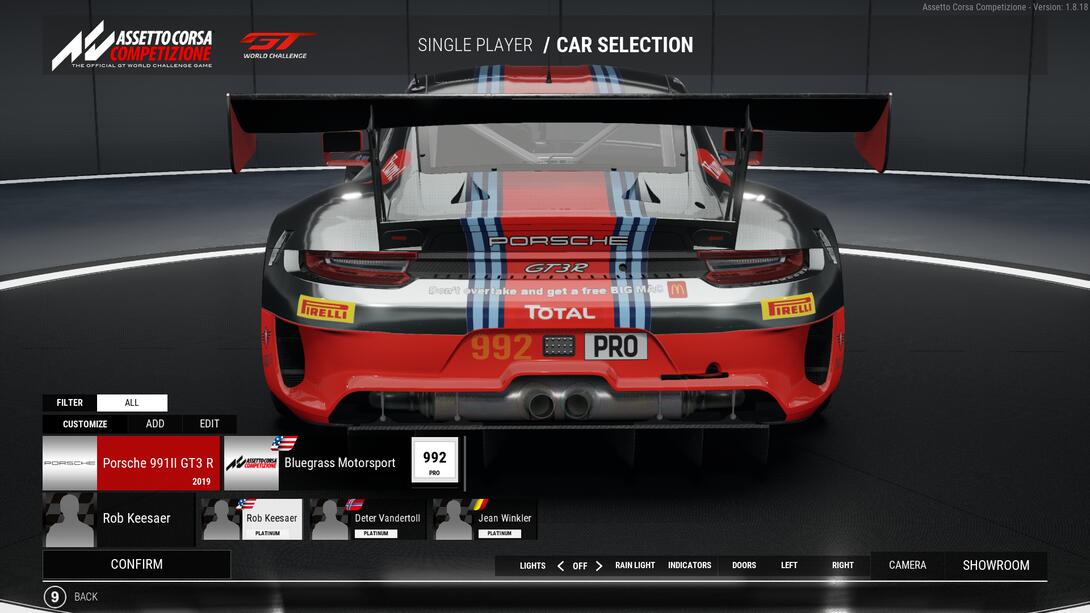This screenshot has height=613, width=1090.
Task: Choose the Edit option
Action: (x=209, y=424)
